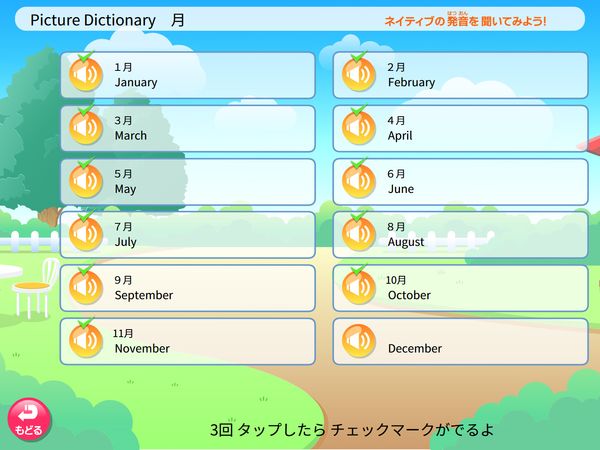Choose the November speaker button

point(85,341)
